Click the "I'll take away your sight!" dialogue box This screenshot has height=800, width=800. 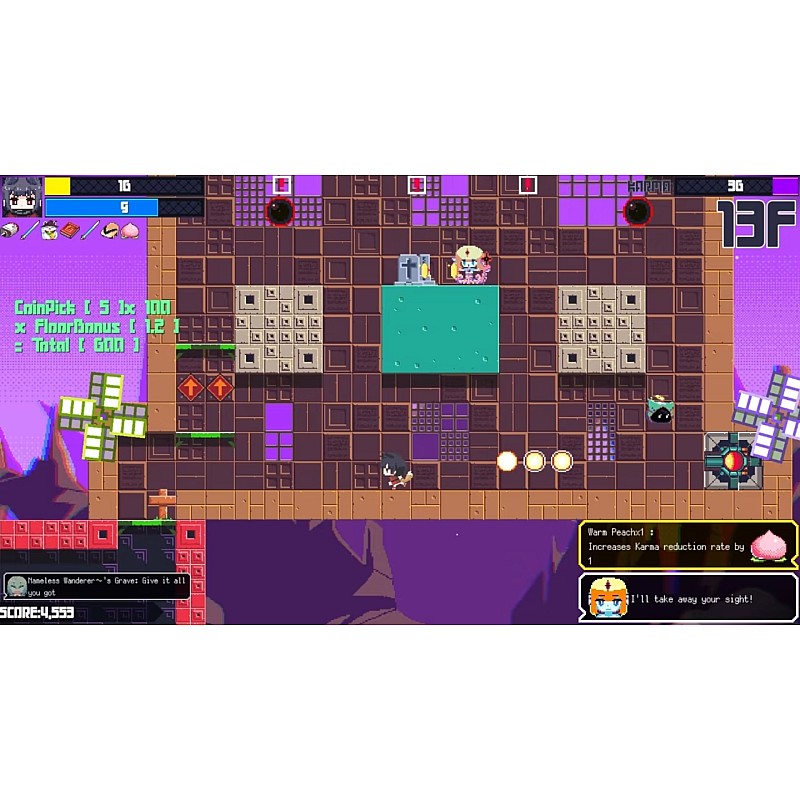(x=688, y=598)
